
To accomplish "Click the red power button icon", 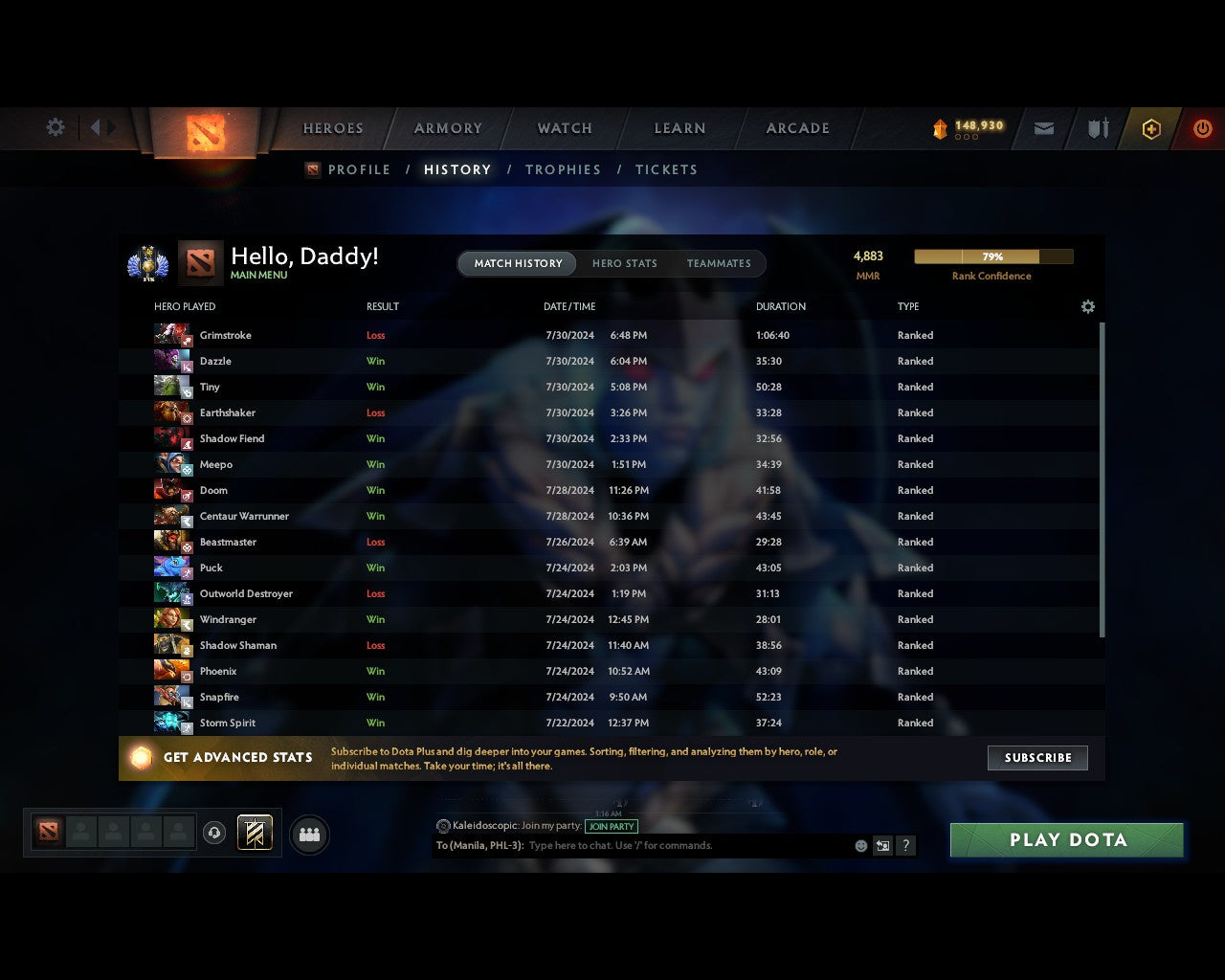I will click(x=1203, y=128).
